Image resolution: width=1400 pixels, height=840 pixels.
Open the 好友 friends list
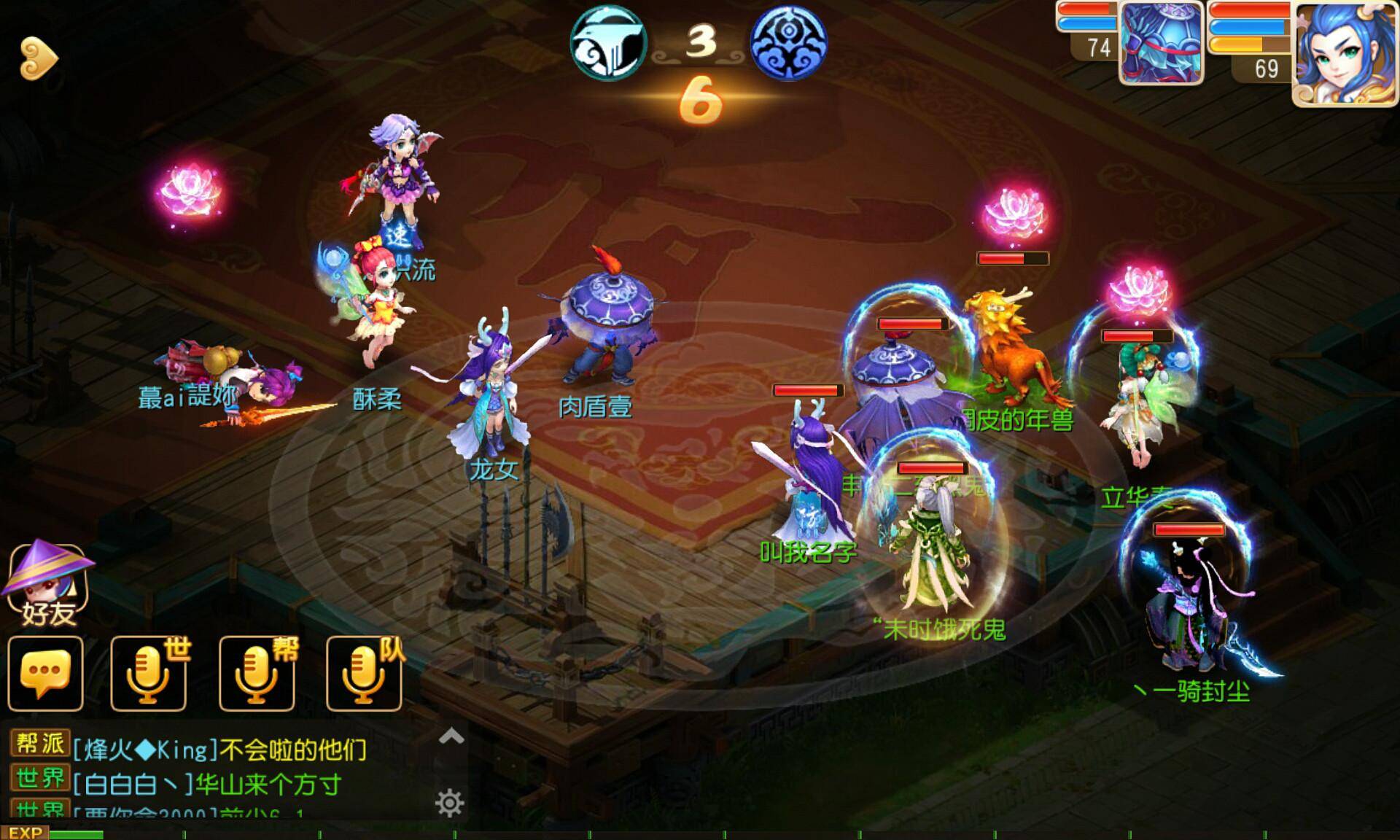coord(48,585)
